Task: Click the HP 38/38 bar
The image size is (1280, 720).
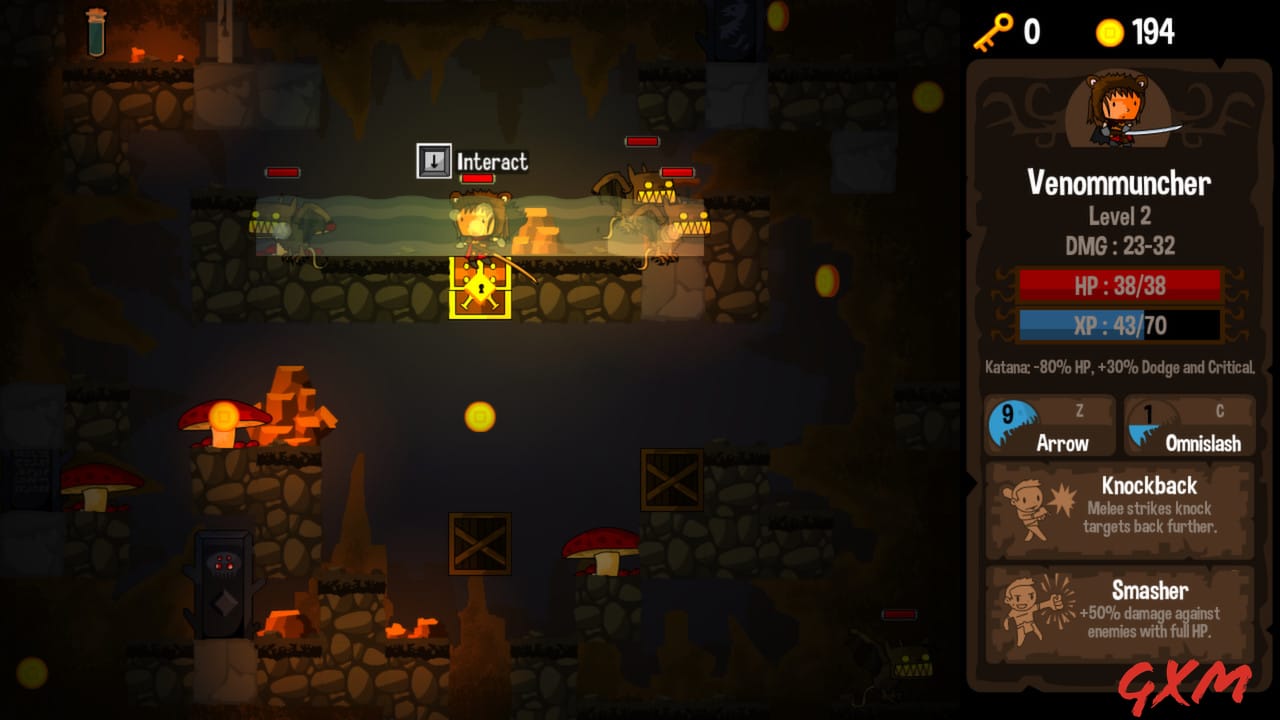Action: [x=1118, y=287]
